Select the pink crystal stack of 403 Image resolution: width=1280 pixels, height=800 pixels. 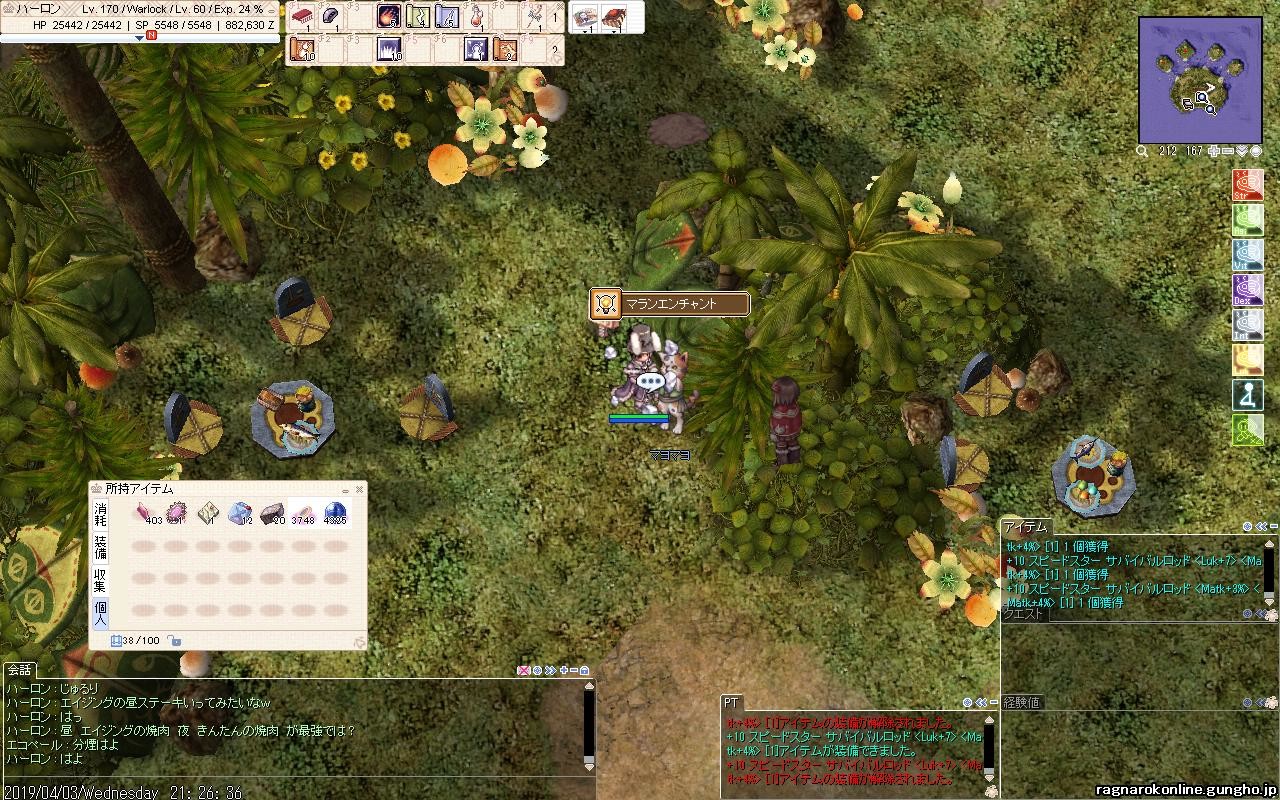point(146,514)
